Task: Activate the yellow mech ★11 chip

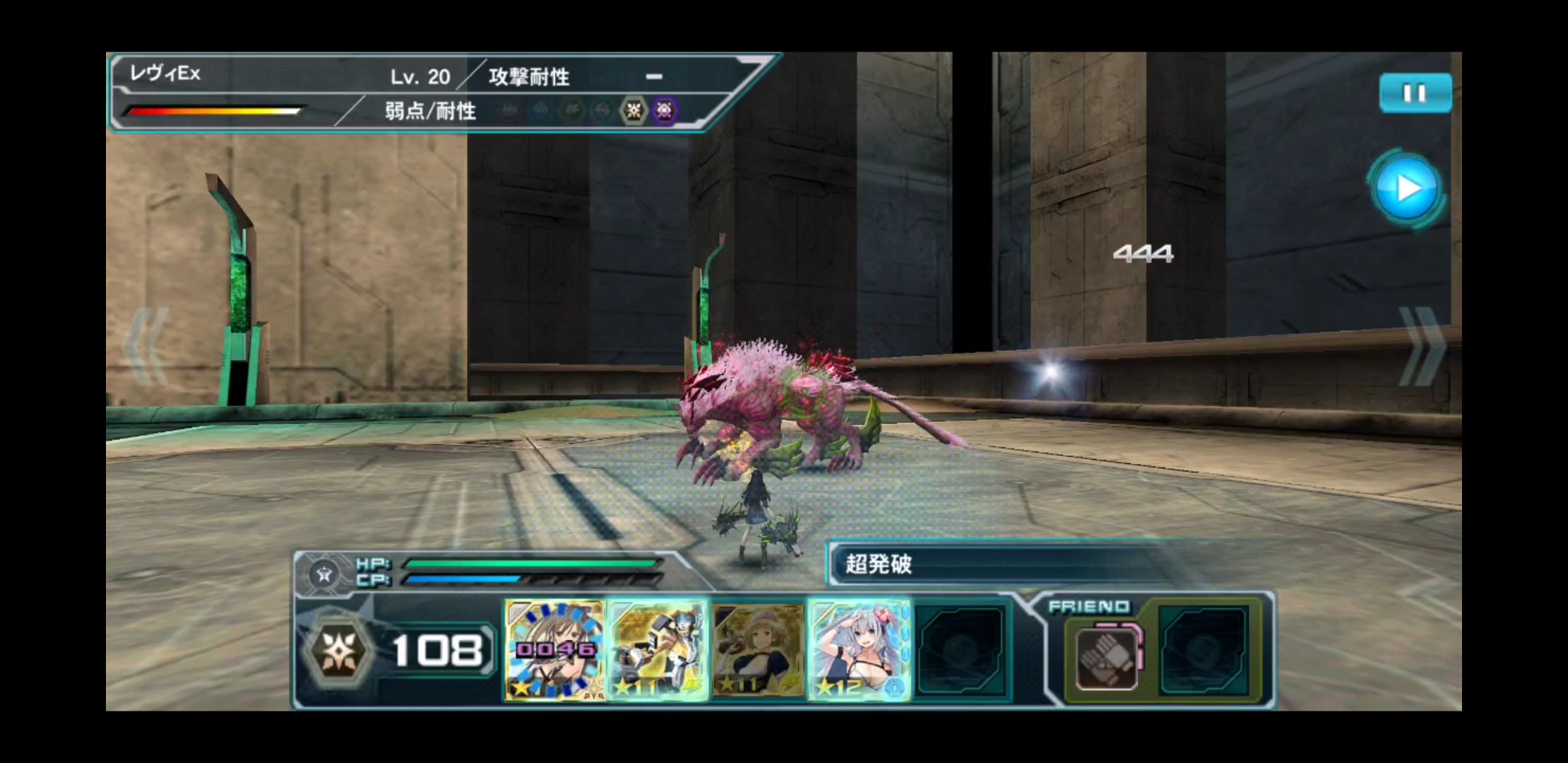Action: 658,650
